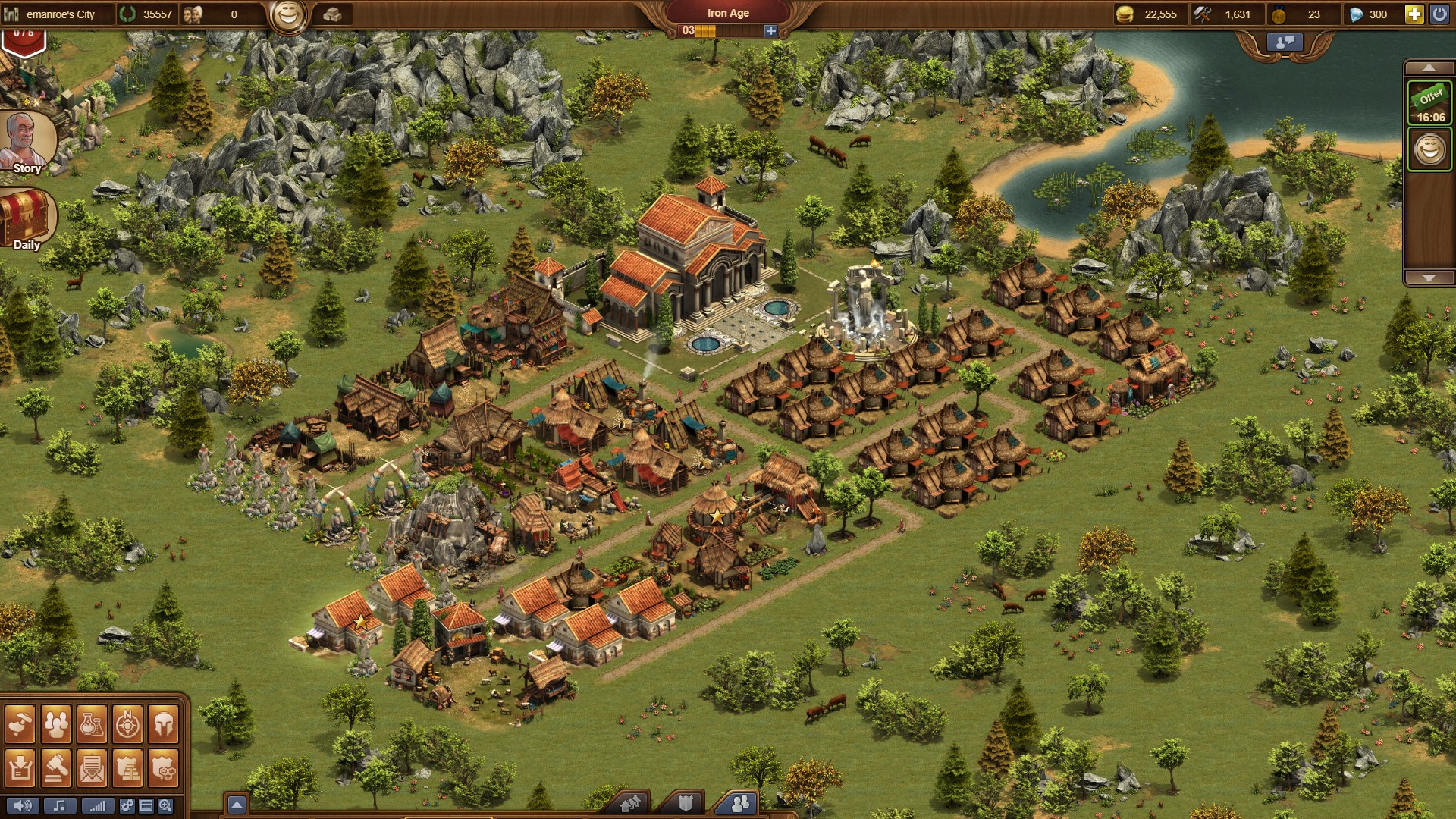This screenshot has width=1456, height=819.
Task: Open the helmet army management menu
Action: 163,726
